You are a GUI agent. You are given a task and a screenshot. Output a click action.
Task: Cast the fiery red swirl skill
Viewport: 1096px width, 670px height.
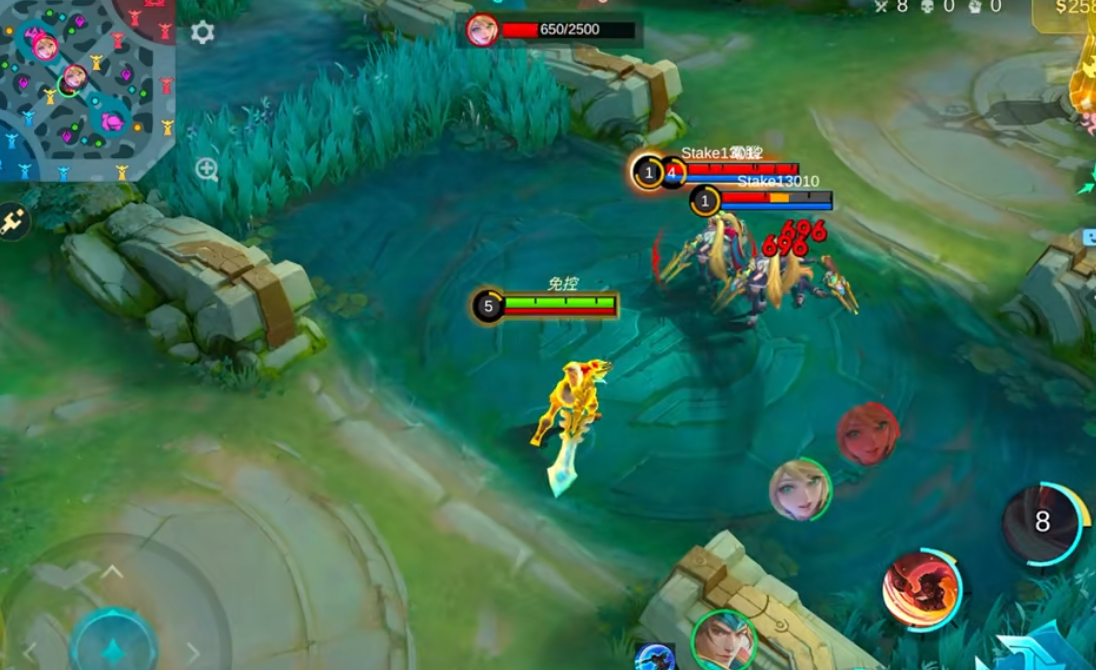pyautogui.click(x=921, y=589)
